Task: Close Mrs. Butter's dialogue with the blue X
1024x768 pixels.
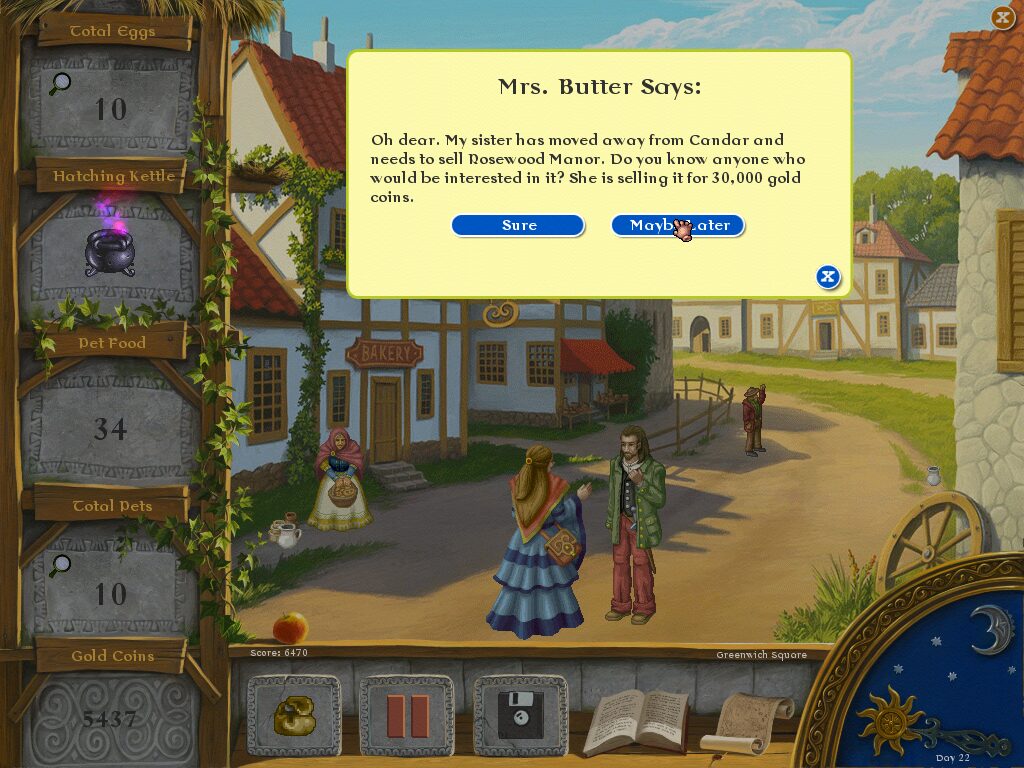Action: [827, 277]
